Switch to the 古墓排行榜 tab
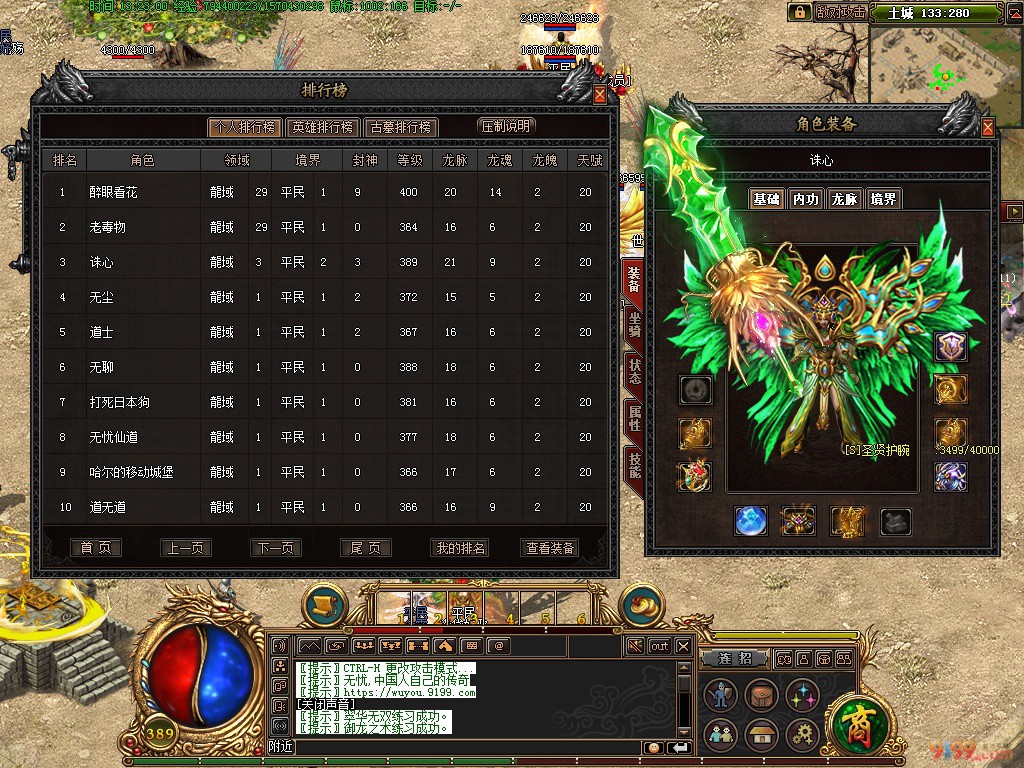 400,128
